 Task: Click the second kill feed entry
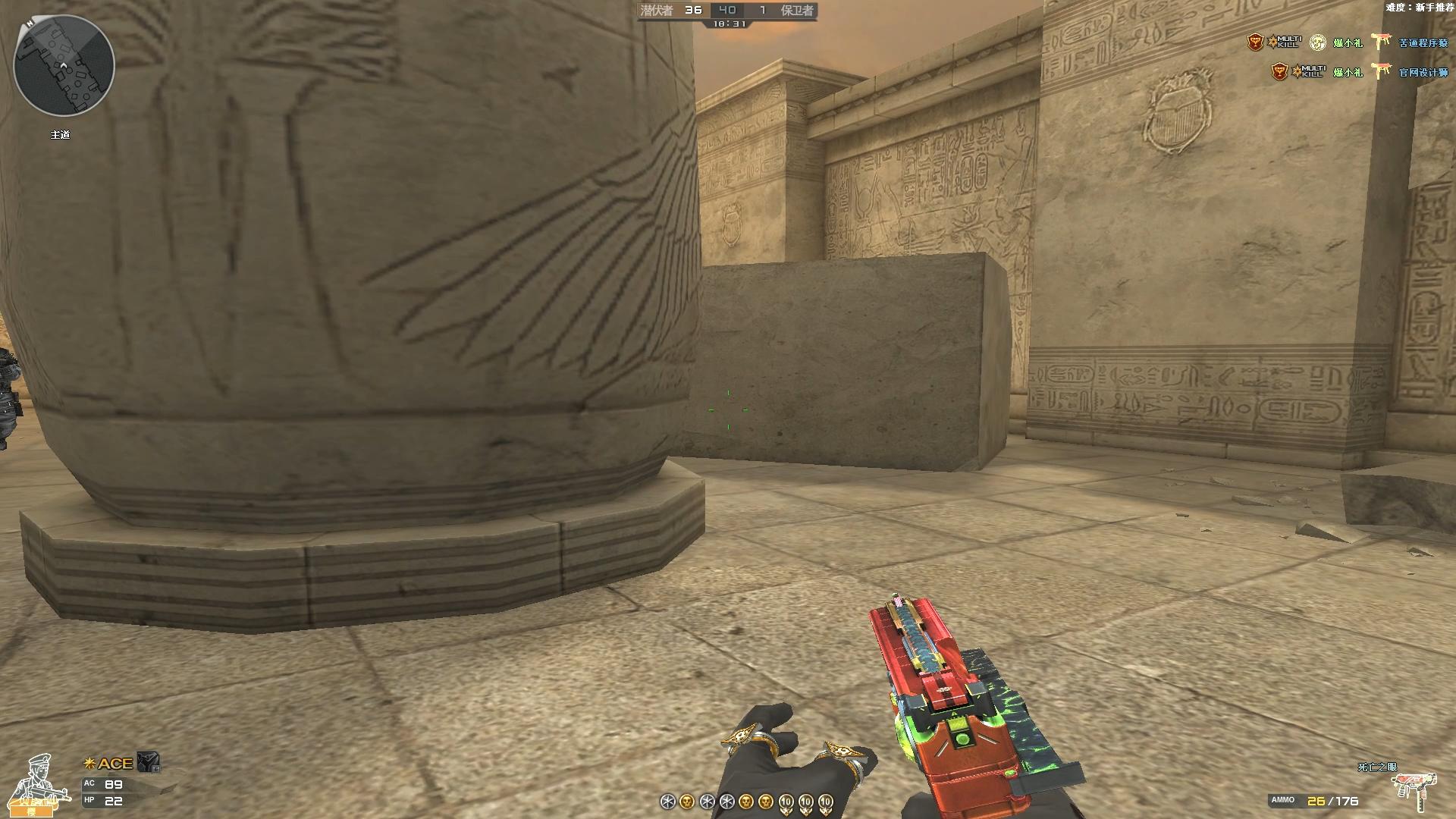pyautogui.click(x=1358, y=72)
